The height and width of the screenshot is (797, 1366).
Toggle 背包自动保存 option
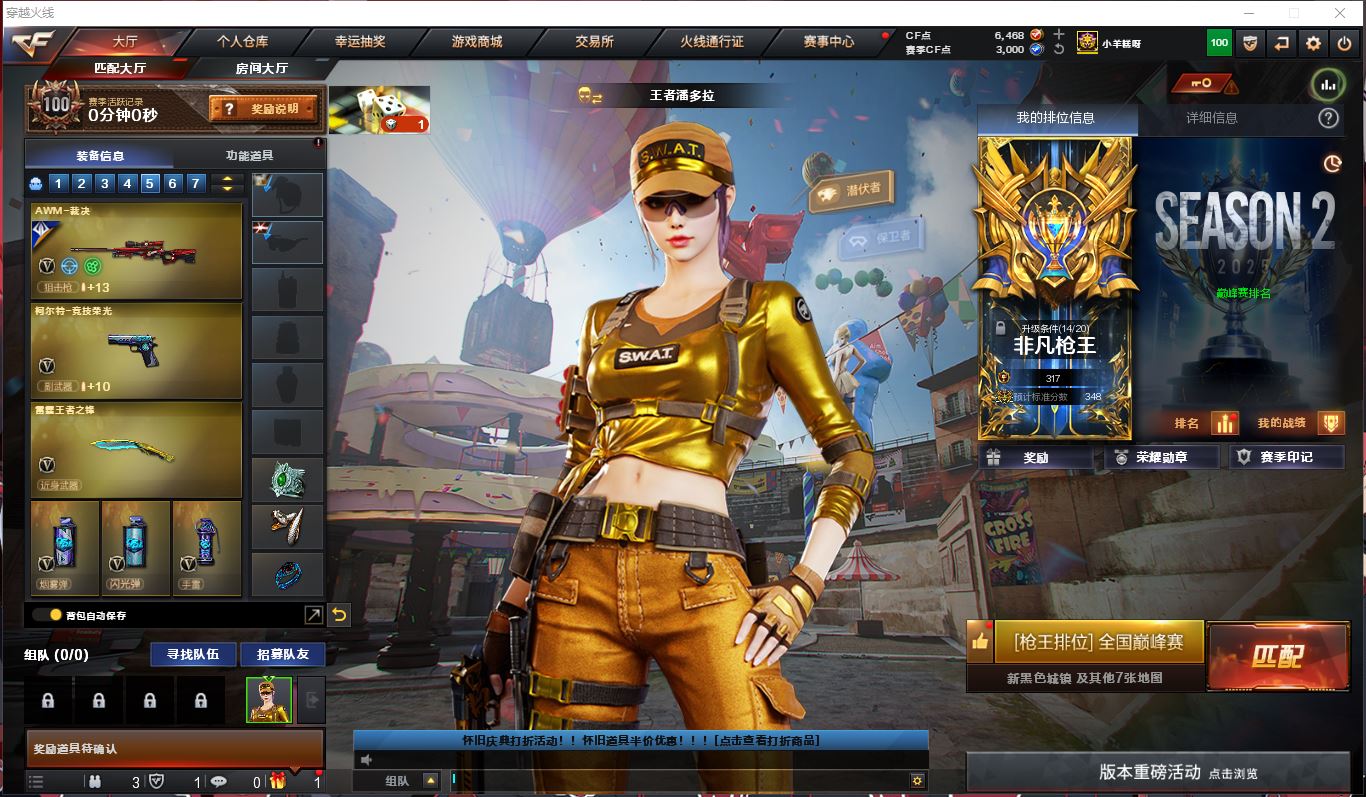click(42, 615)
